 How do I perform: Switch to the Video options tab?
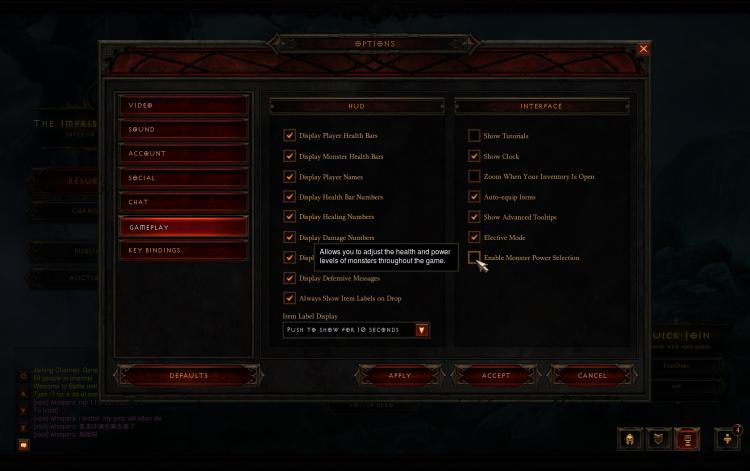(x=183, y=105)
